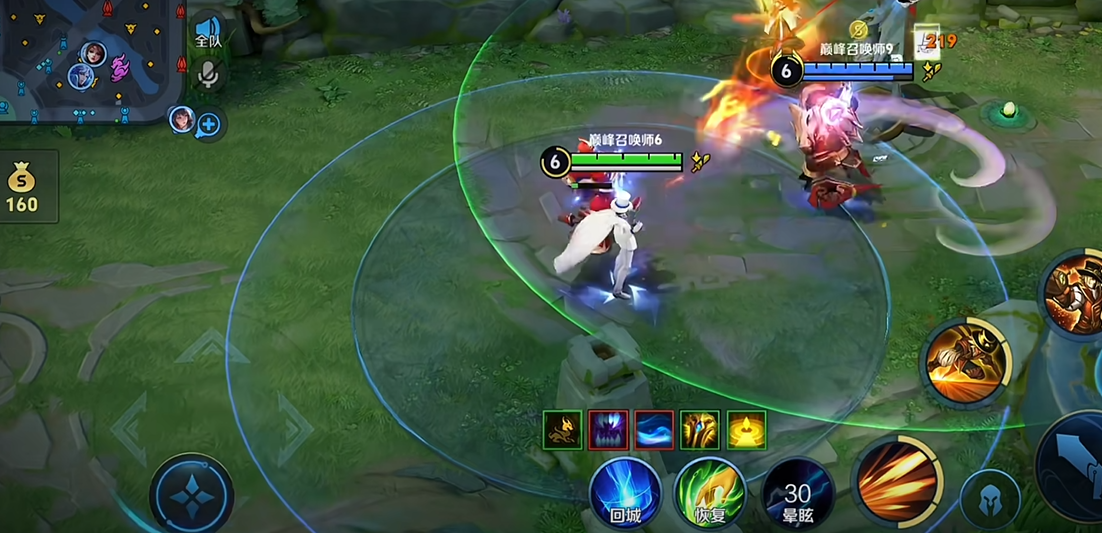Activate the 回城 recall ability

pyautogui.click(x=625, y=492)
